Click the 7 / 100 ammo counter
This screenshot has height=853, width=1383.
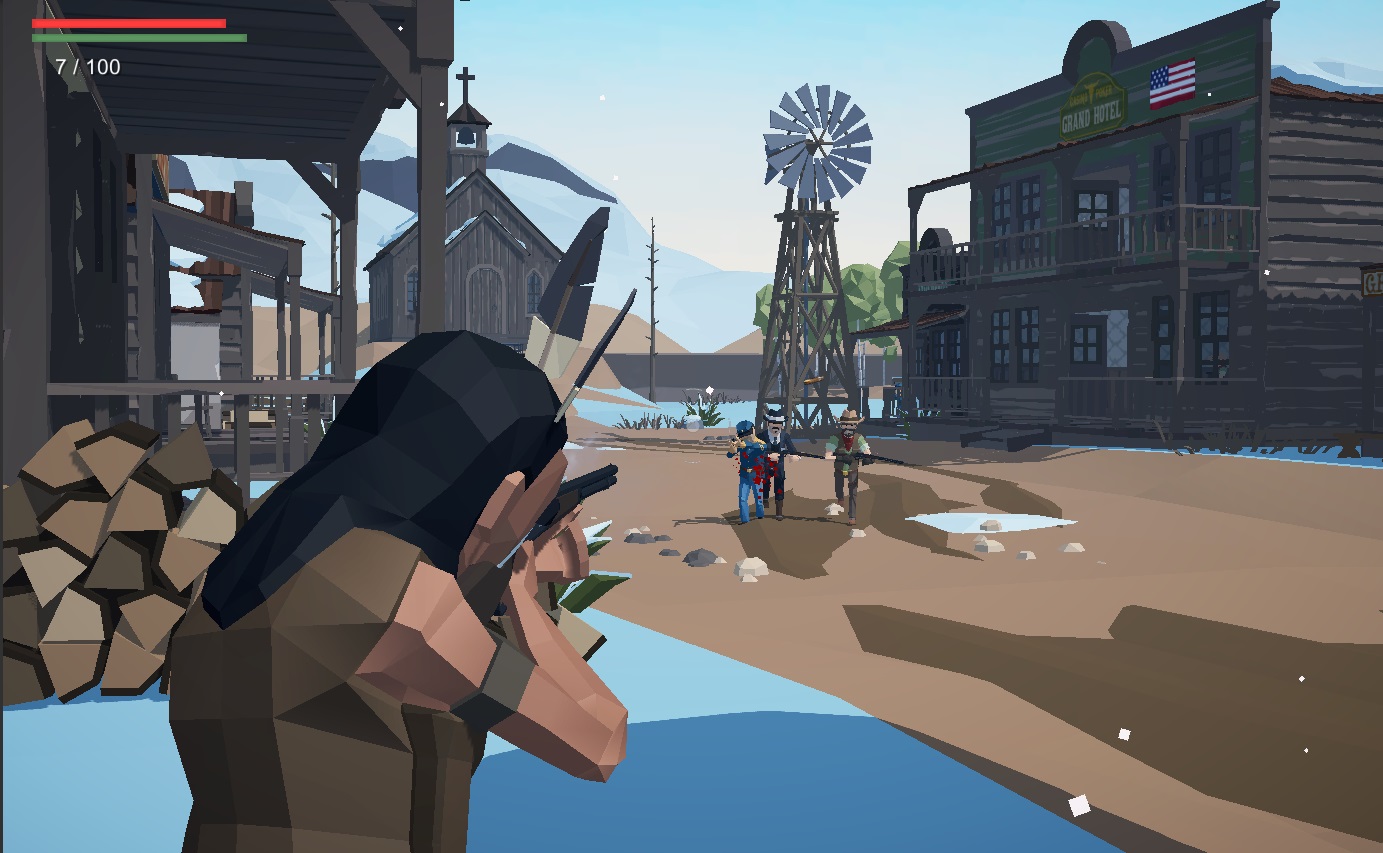point(87,67)
